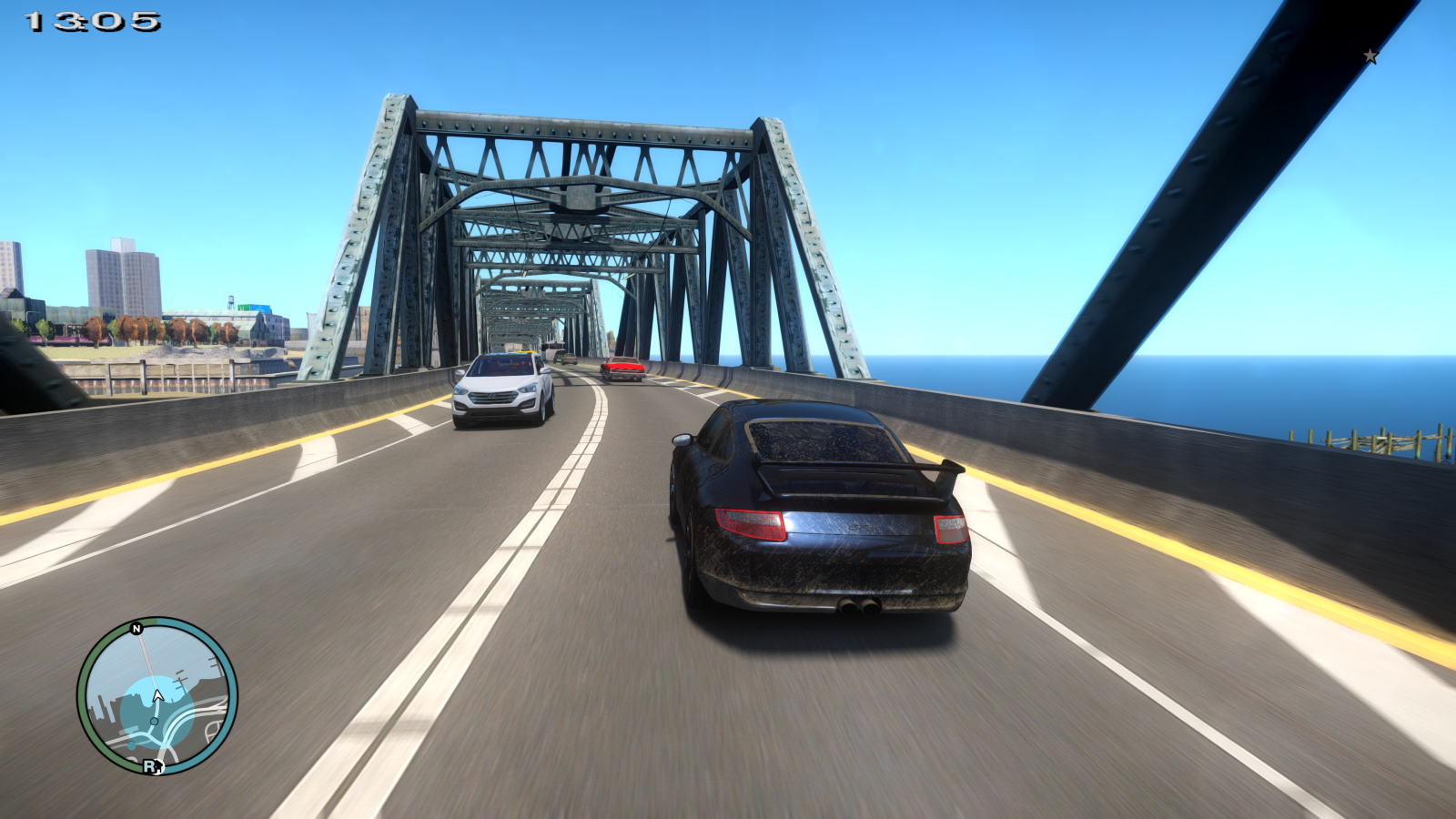Viewport: 1456px width, 819px height.
Task: Click the wanted level star icon
Action: tap(1370, 55)
